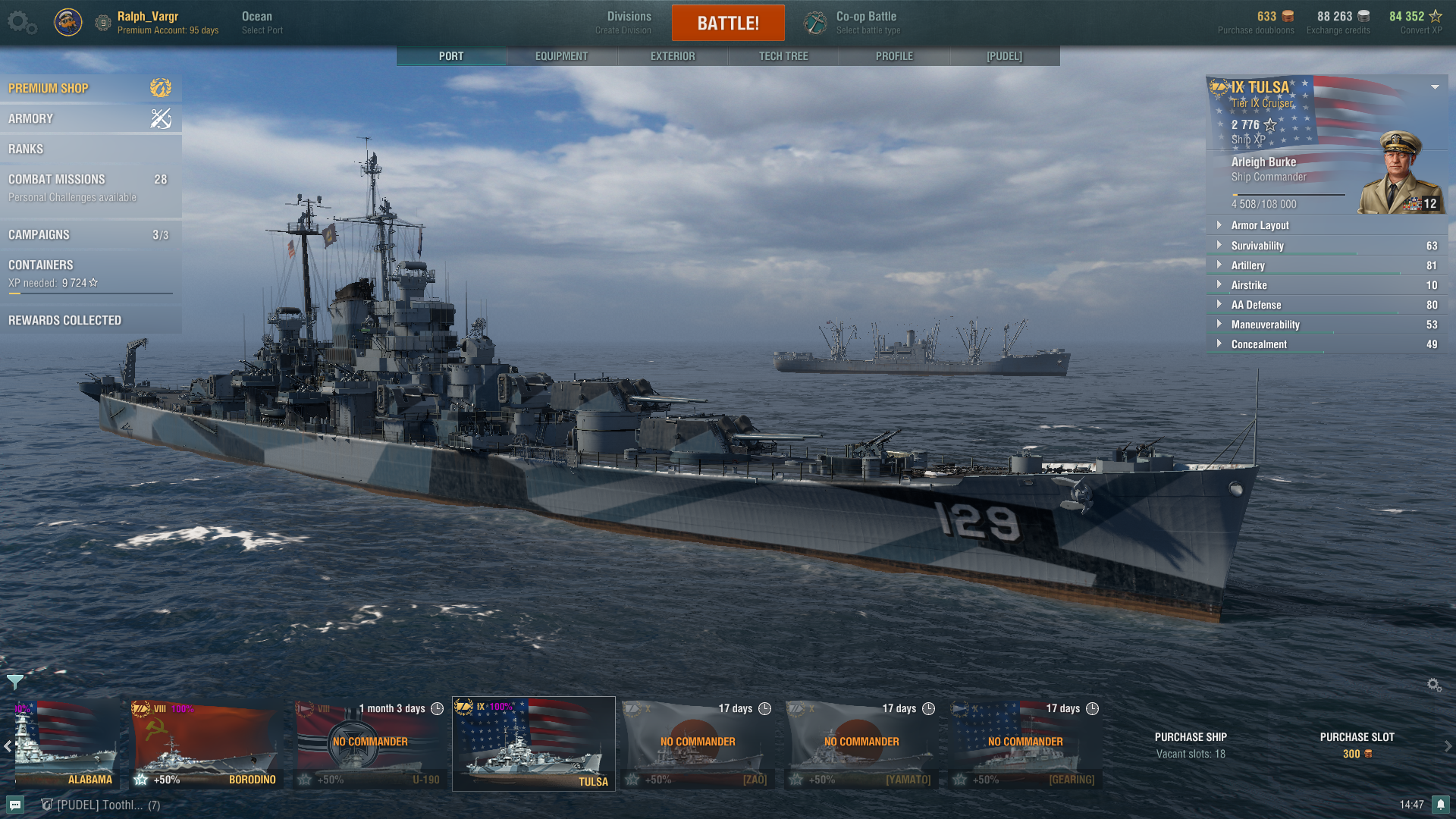Open the Equipment tab
The height and width of the screenshot is (819, 1456).
tap(561, 56)
